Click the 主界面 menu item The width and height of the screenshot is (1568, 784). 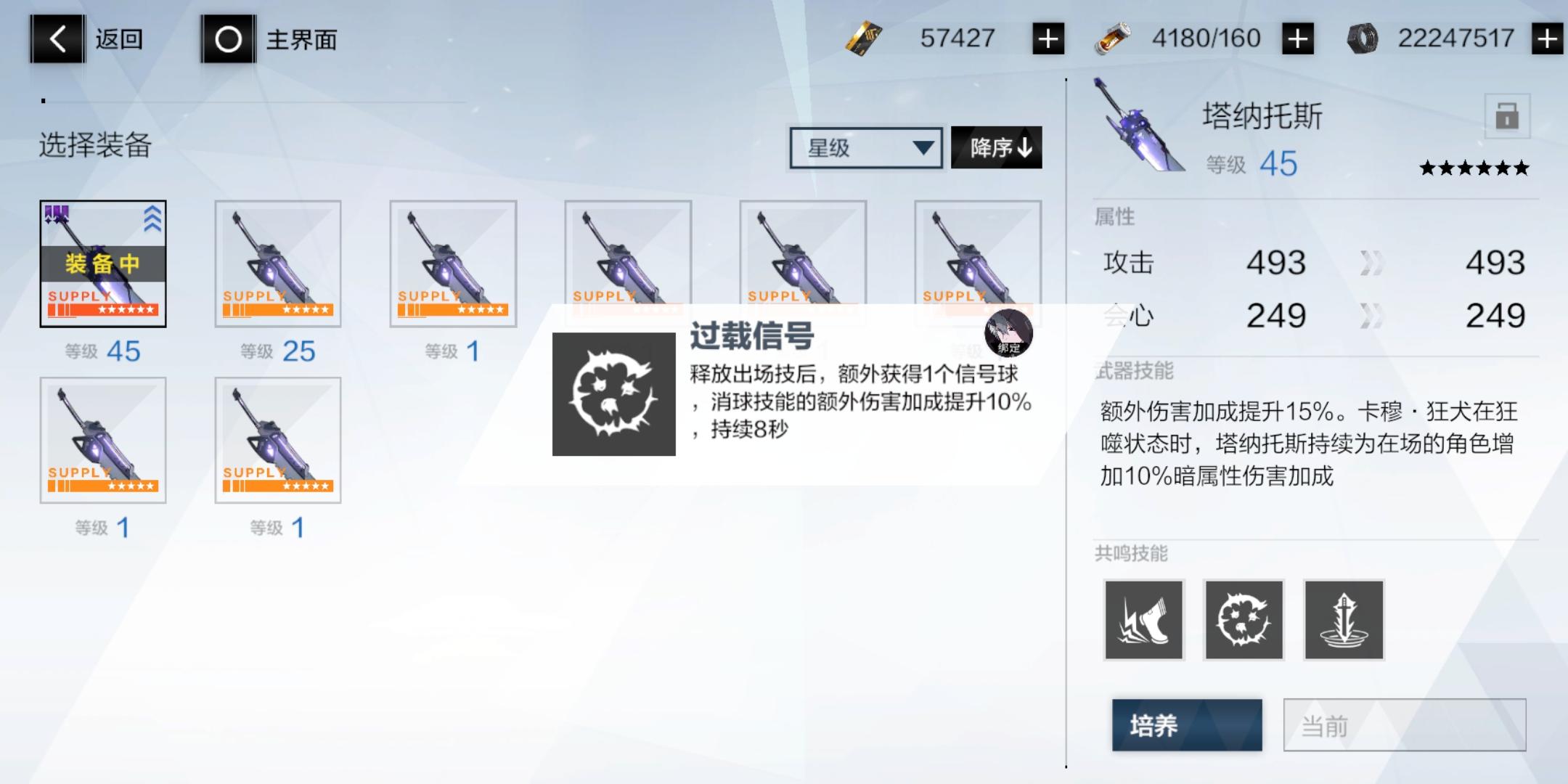299,40
